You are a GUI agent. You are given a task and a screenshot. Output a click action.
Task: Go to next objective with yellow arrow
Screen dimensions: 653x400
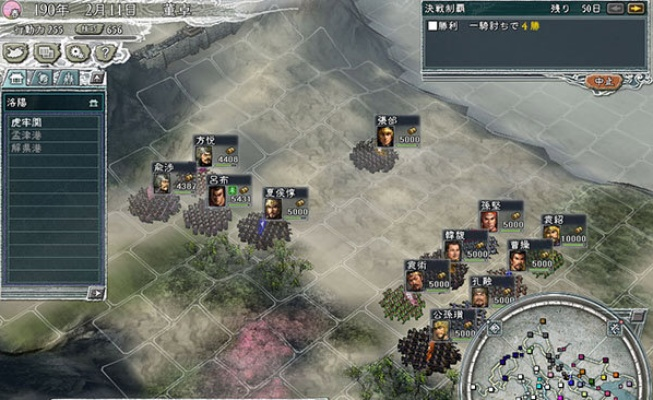tap(638, 9)
